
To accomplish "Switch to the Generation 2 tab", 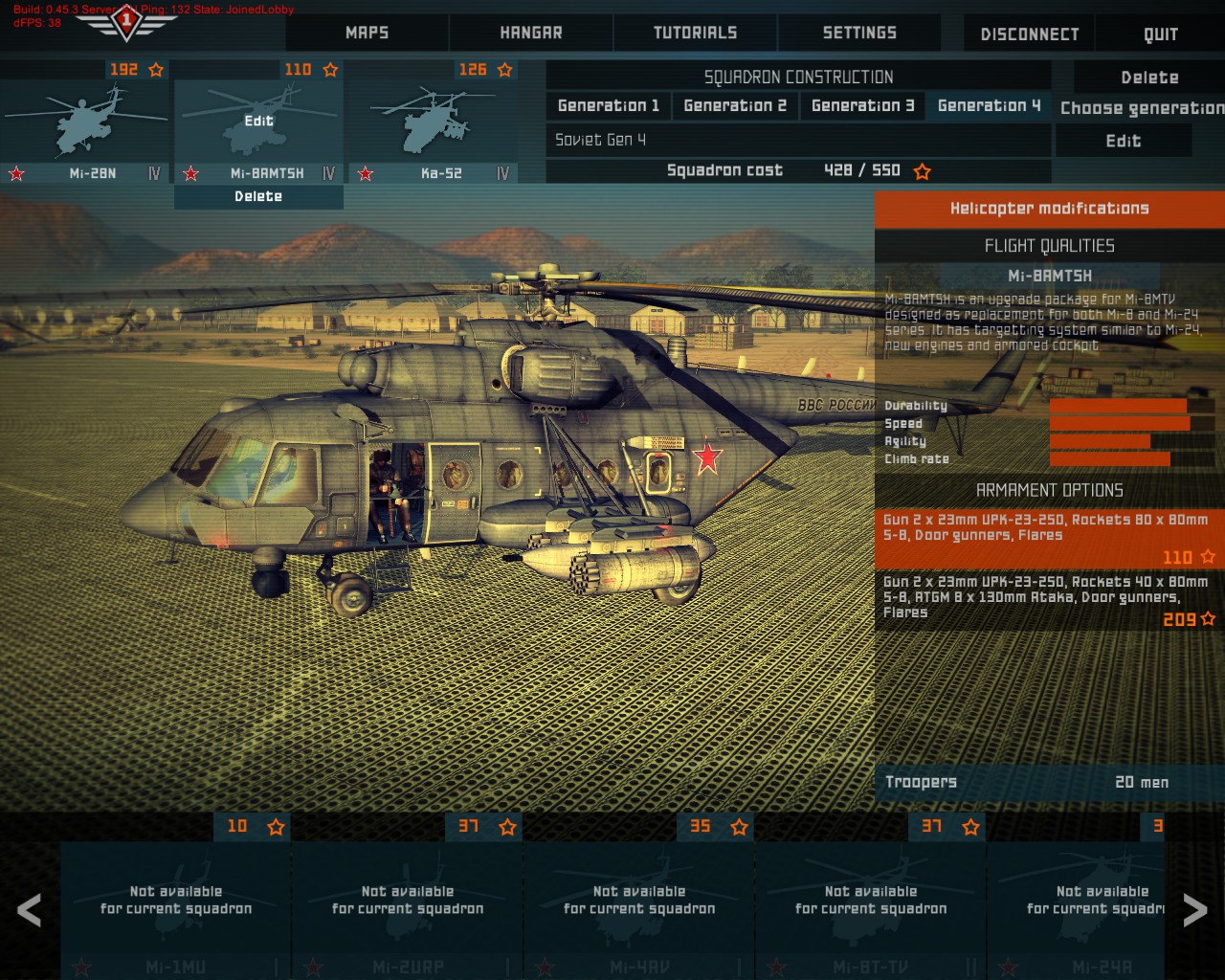I will [735, 105].
